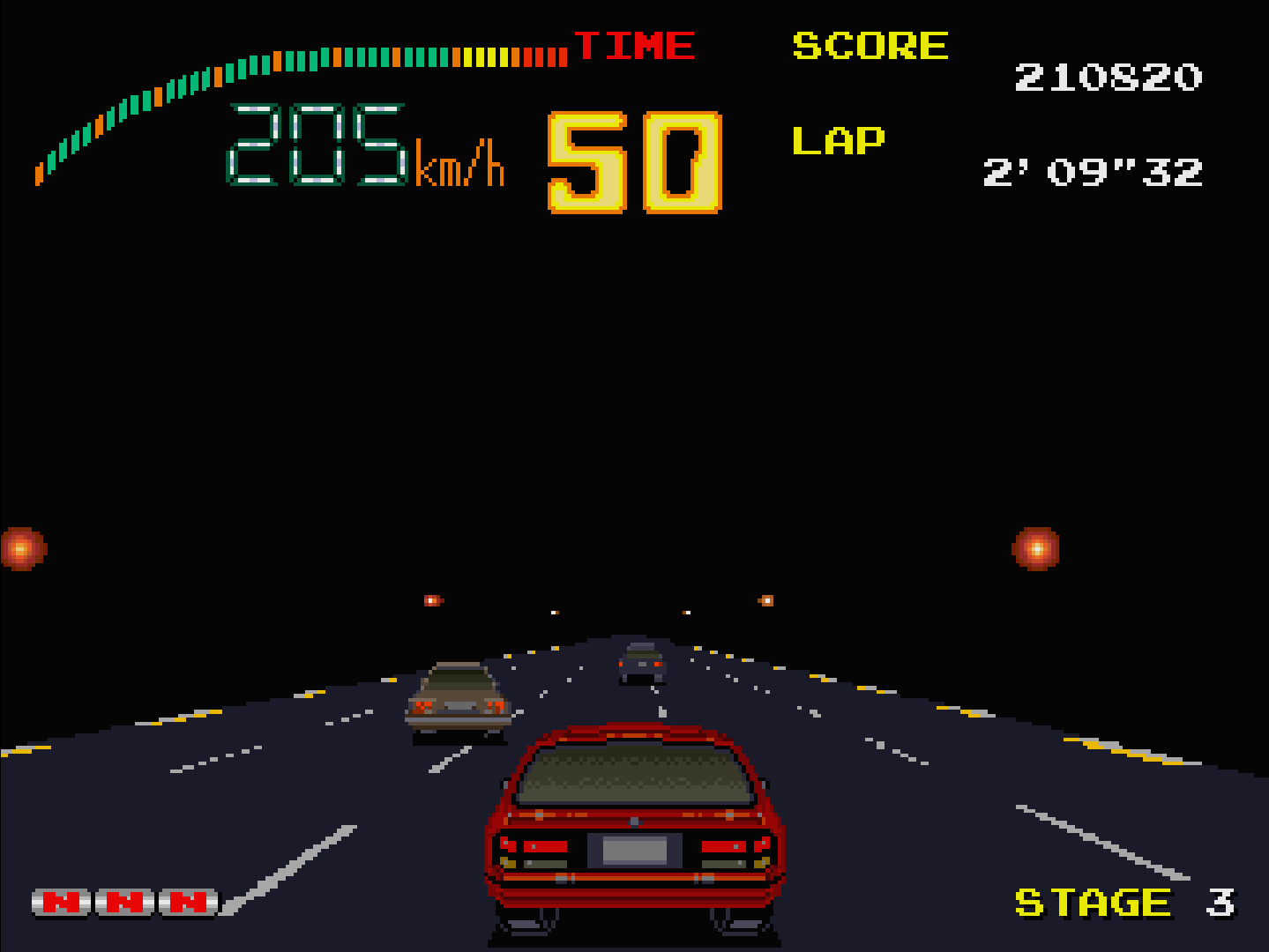Click the first red N nitro icon

click(x=62, y=902)
